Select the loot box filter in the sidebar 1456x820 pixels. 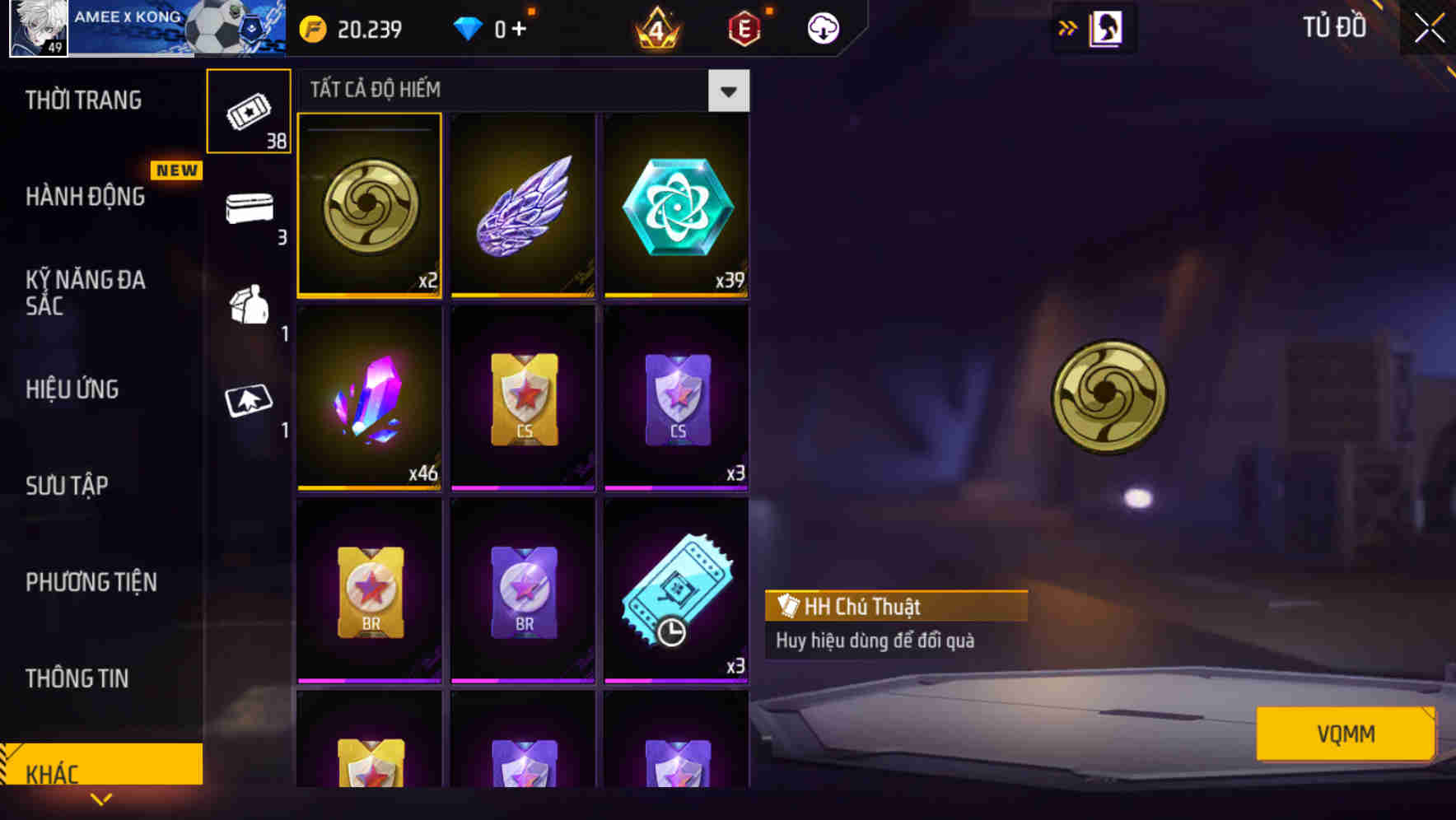point(249,306)
